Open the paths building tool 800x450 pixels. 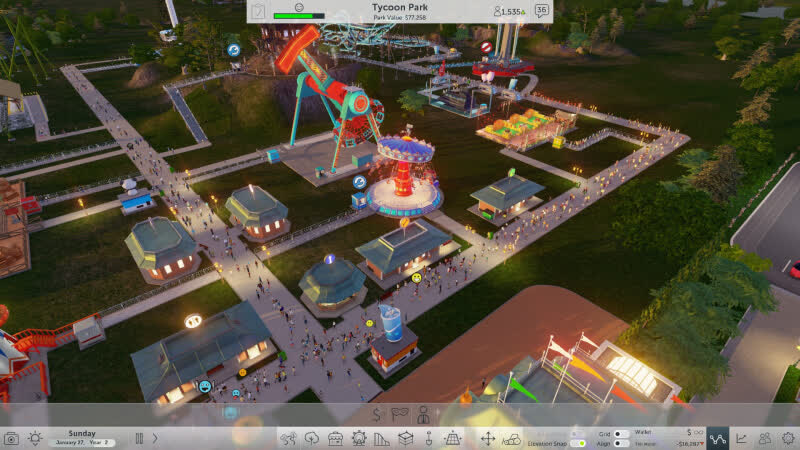pyautogui.click(x=288, y=438)
